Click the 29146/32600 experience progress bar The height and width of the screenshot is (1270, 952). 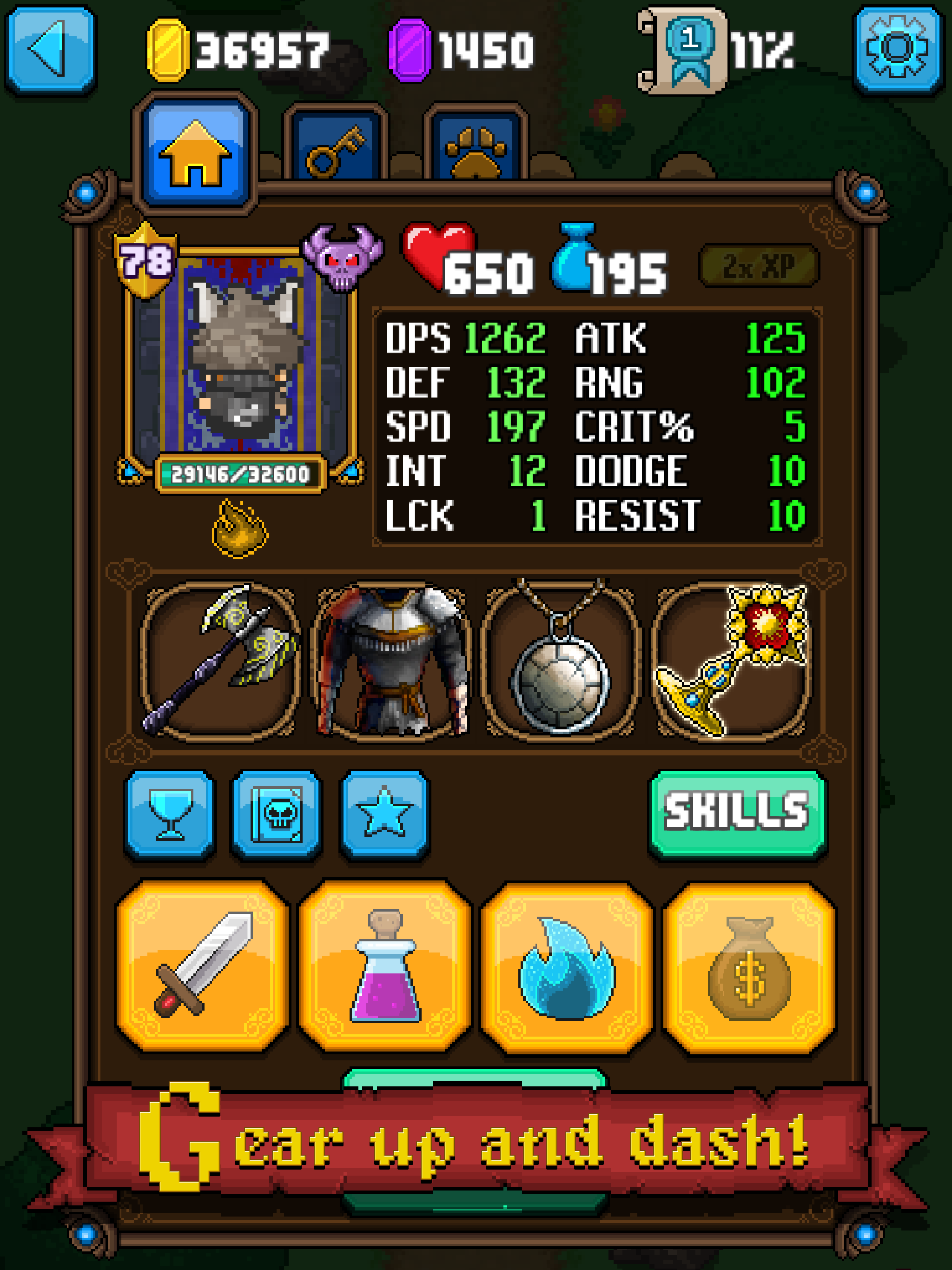pyautogui.click(x=241, y=474)
